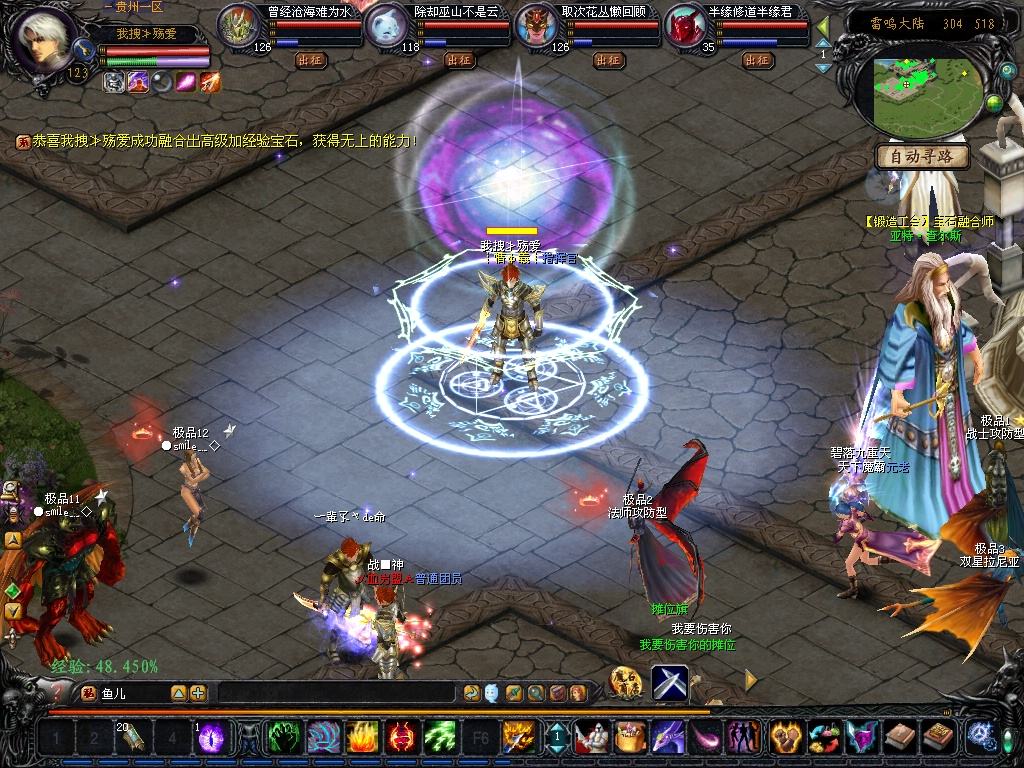
Task: Select the blue ghost pet portrait (level 118)
Action: click(x=386, y=26)
